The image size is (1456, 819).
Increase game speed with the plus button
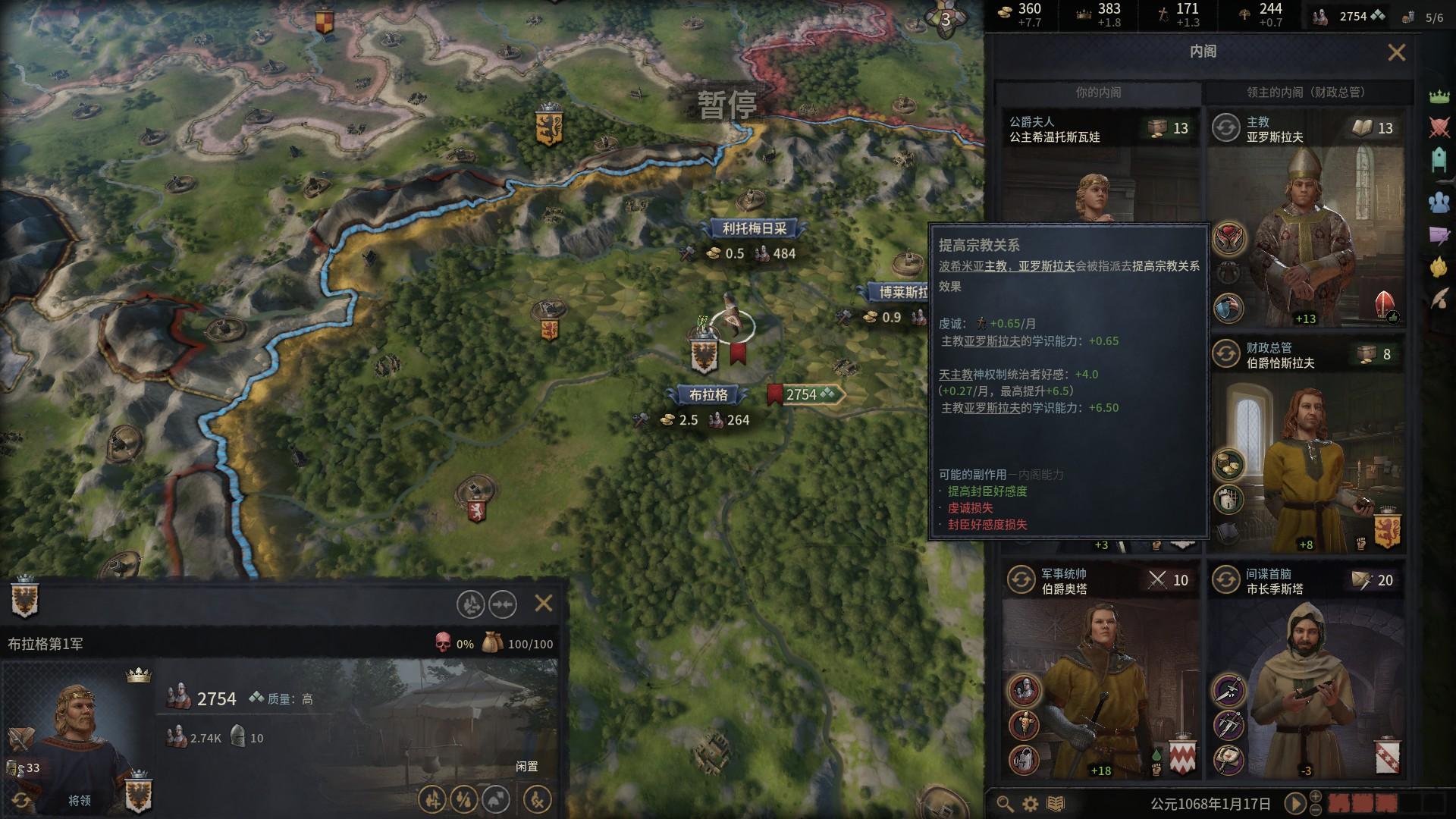click(1316, 796)
